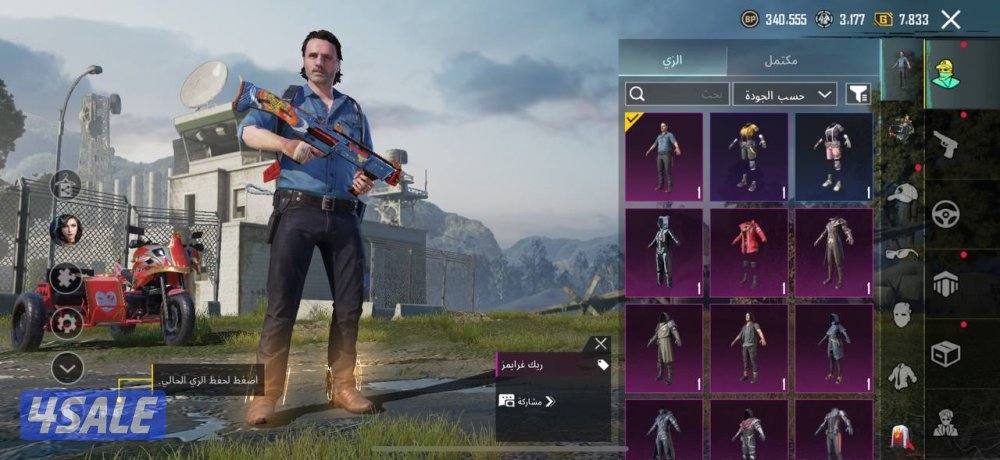Choose the yellow hooded outfit tile
This screenshot has height=460, width=1000.
click(749, 156)
